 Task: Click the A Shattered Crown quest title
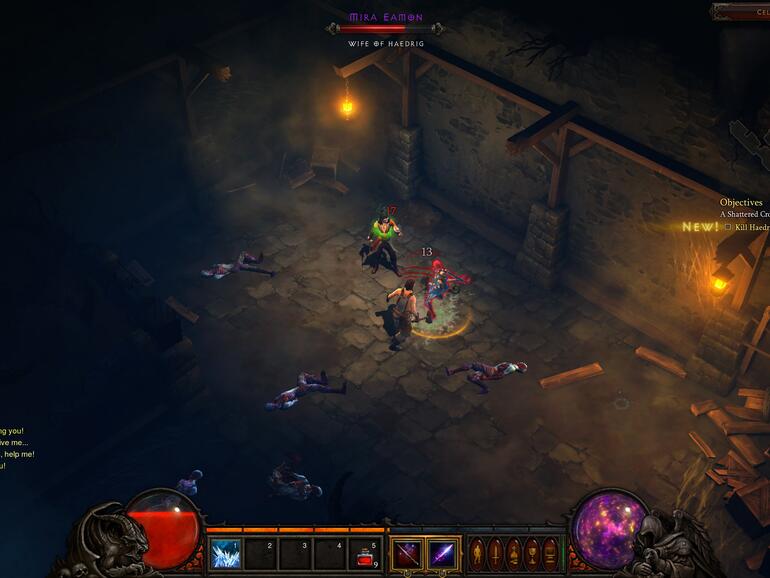[x=745, y=214]
